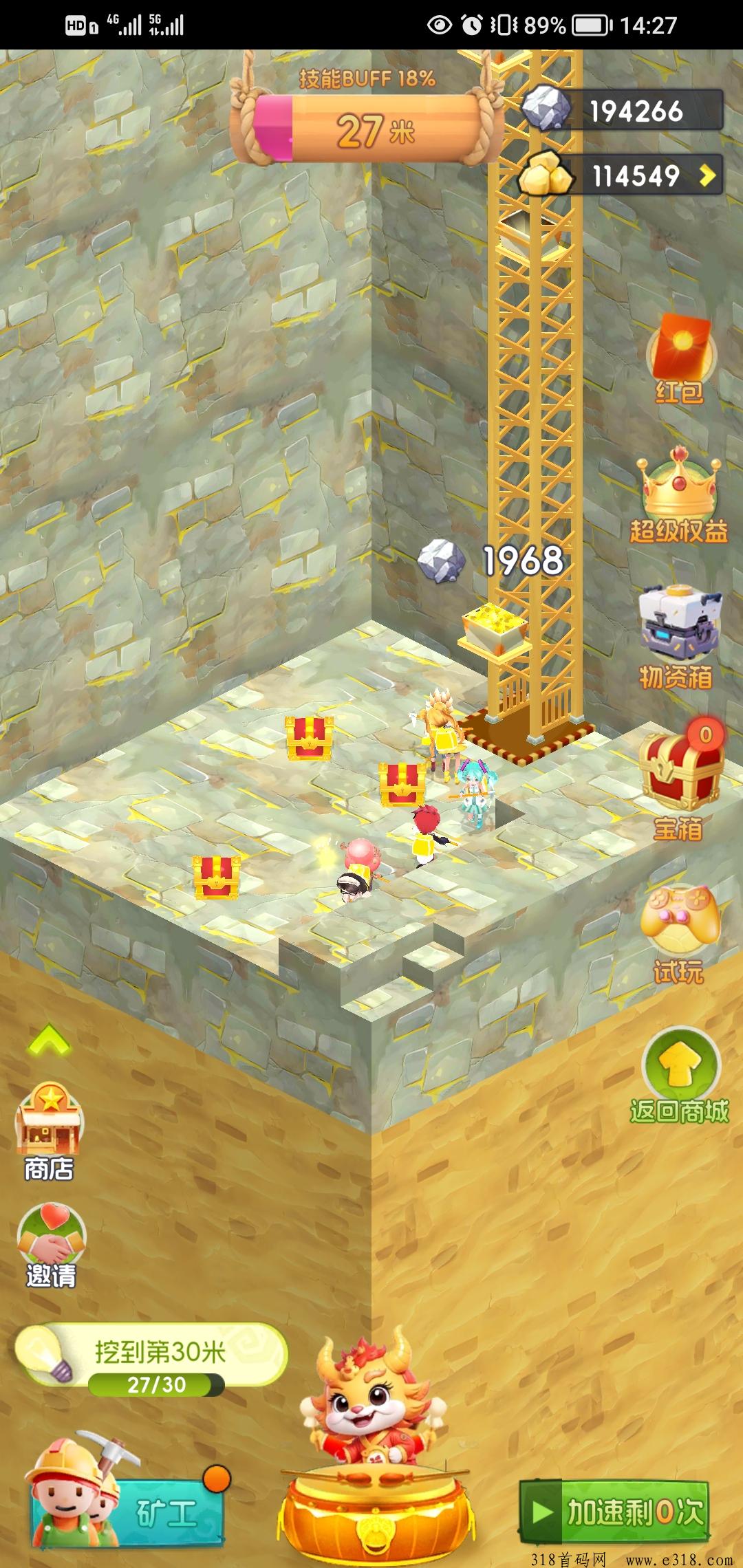Click the yellow arrow beside gold 114549

point(707,175)
